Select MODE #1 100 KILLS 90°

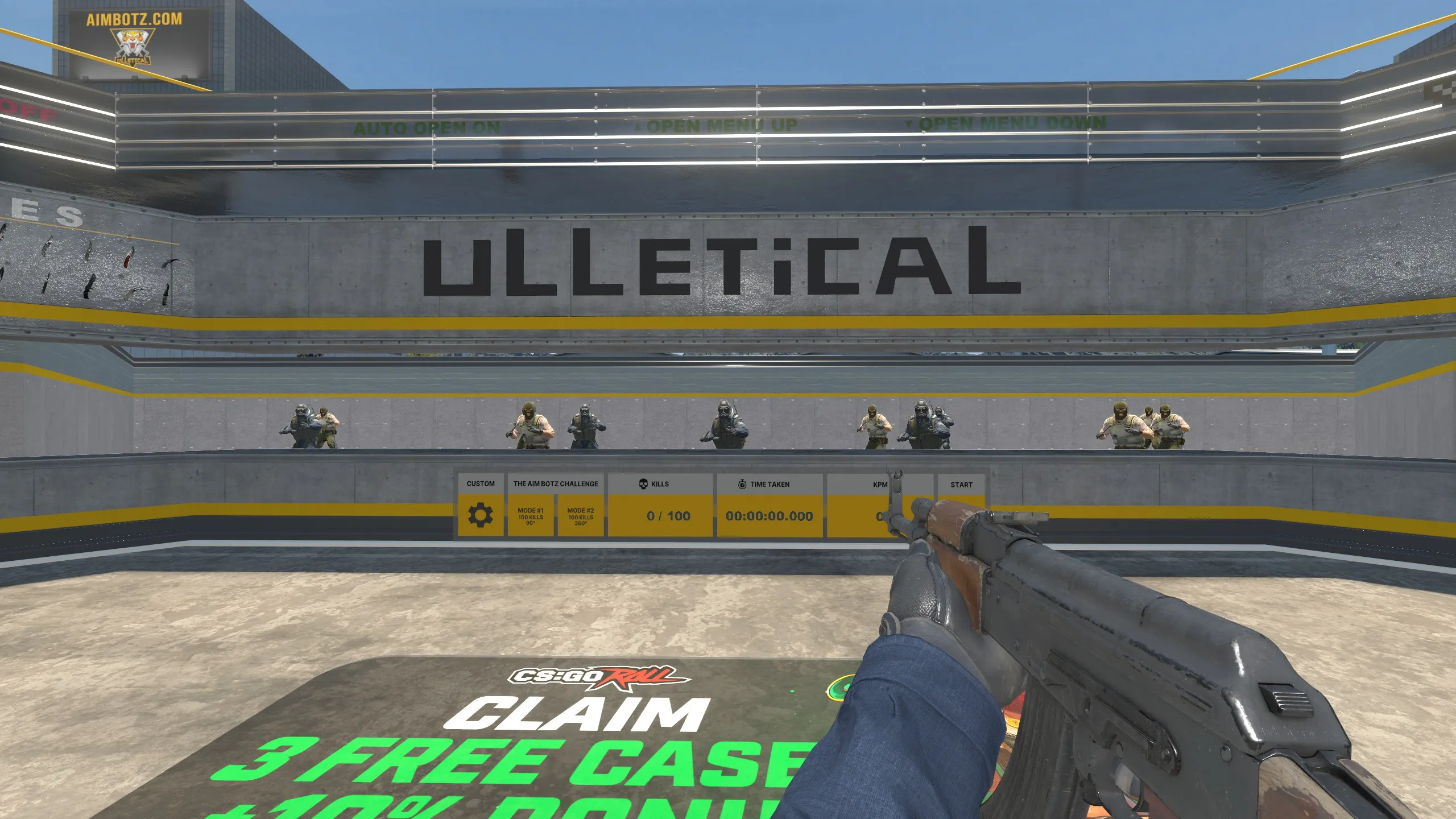tap(532, 517)
